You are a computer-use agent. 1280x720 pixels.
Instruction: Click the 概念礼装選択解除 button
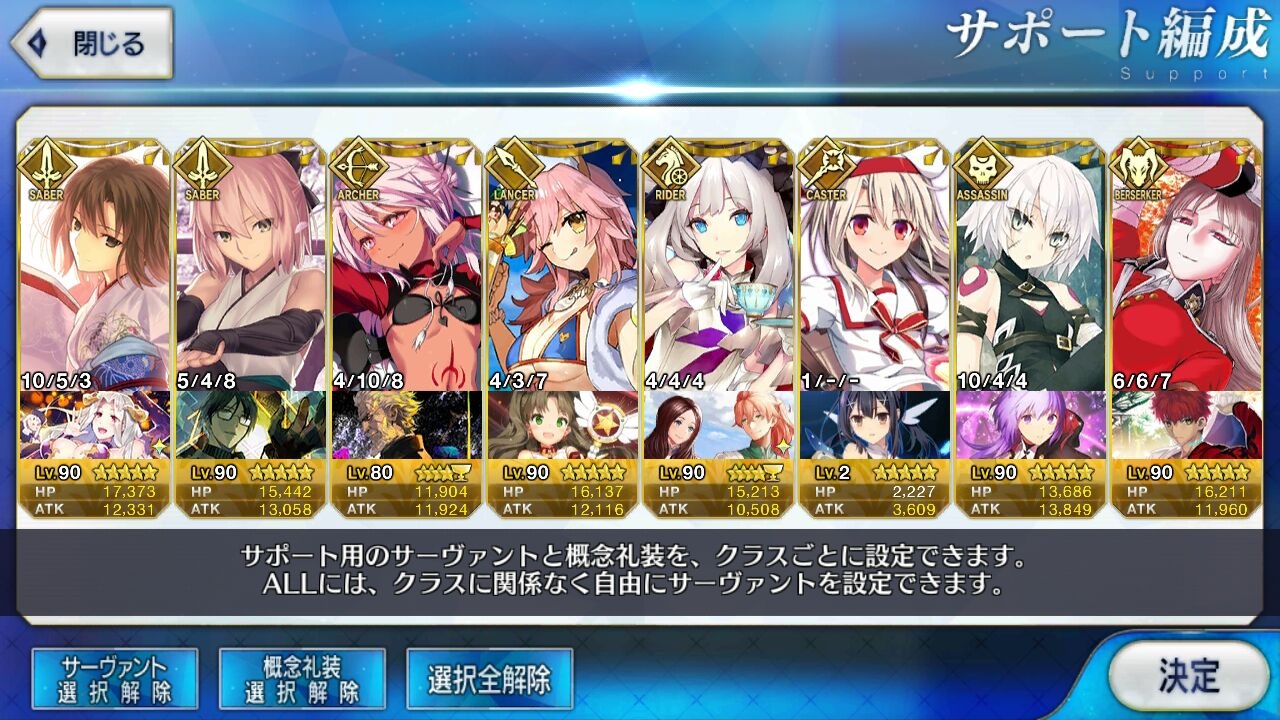point(302,679)
